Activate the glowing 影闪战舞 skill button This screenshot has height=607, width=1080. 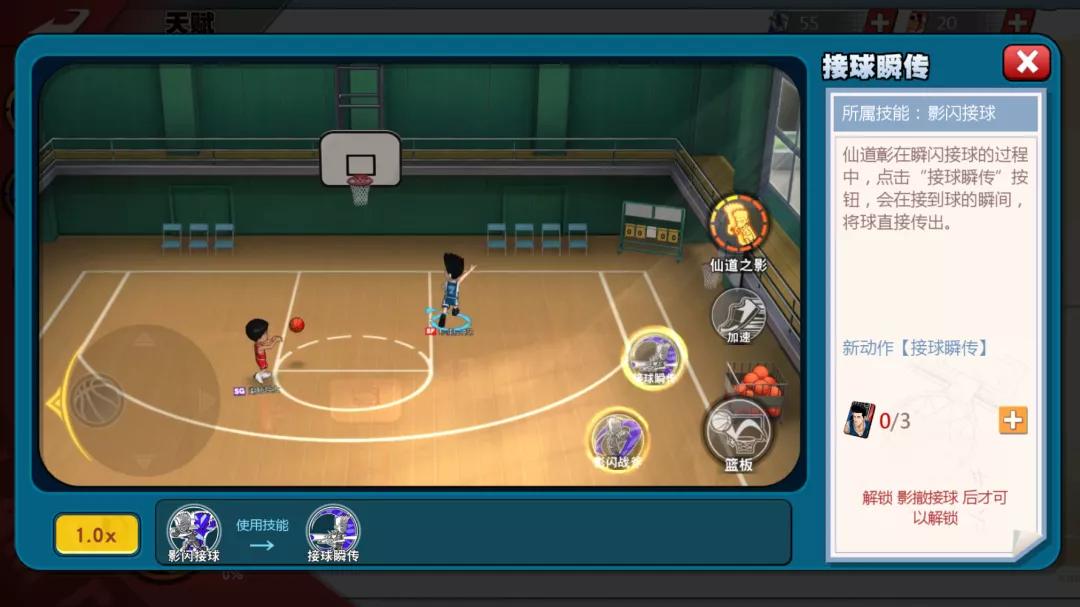[617, 437]
